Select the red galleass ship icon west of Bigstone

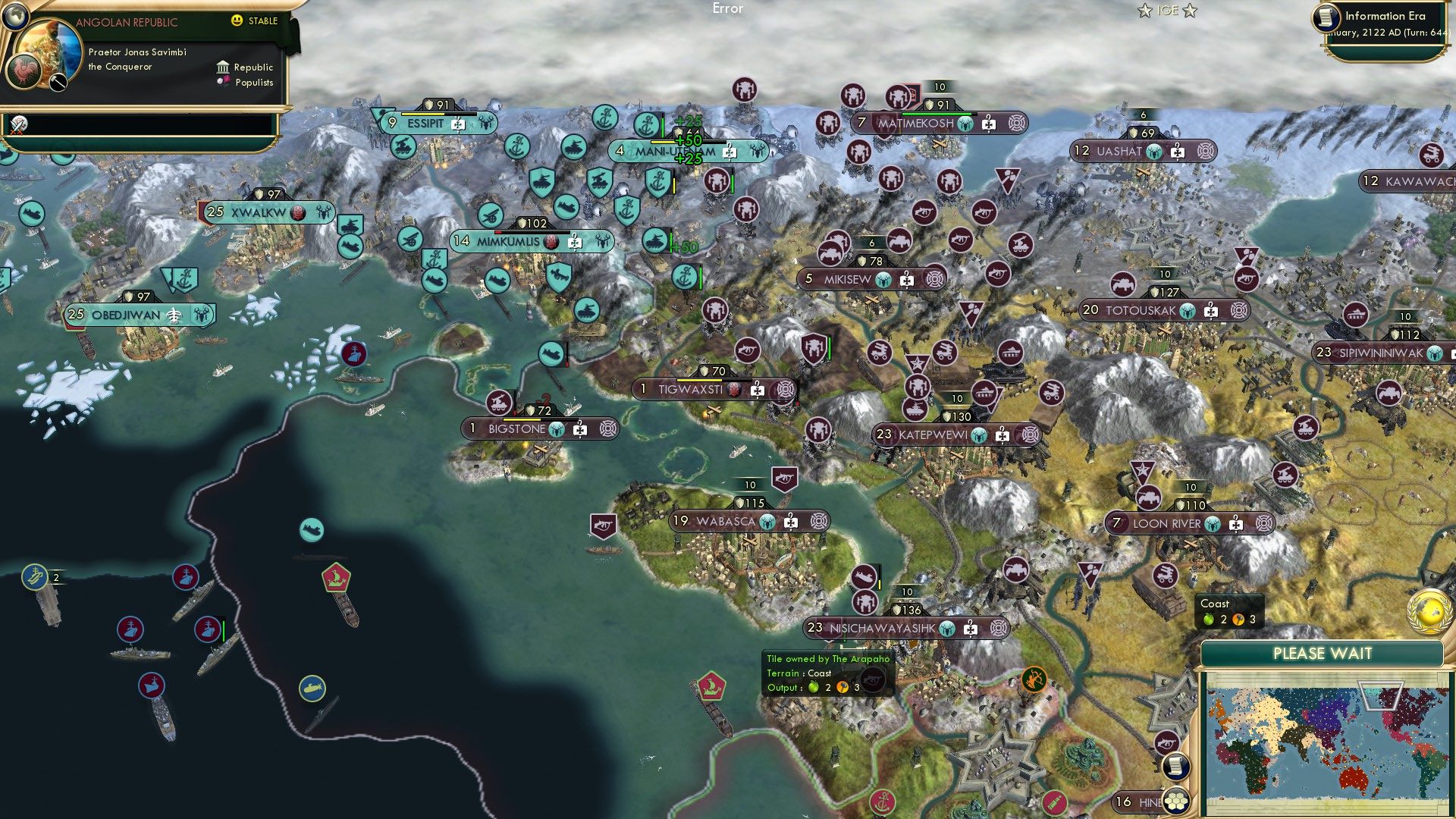point(336,576)
